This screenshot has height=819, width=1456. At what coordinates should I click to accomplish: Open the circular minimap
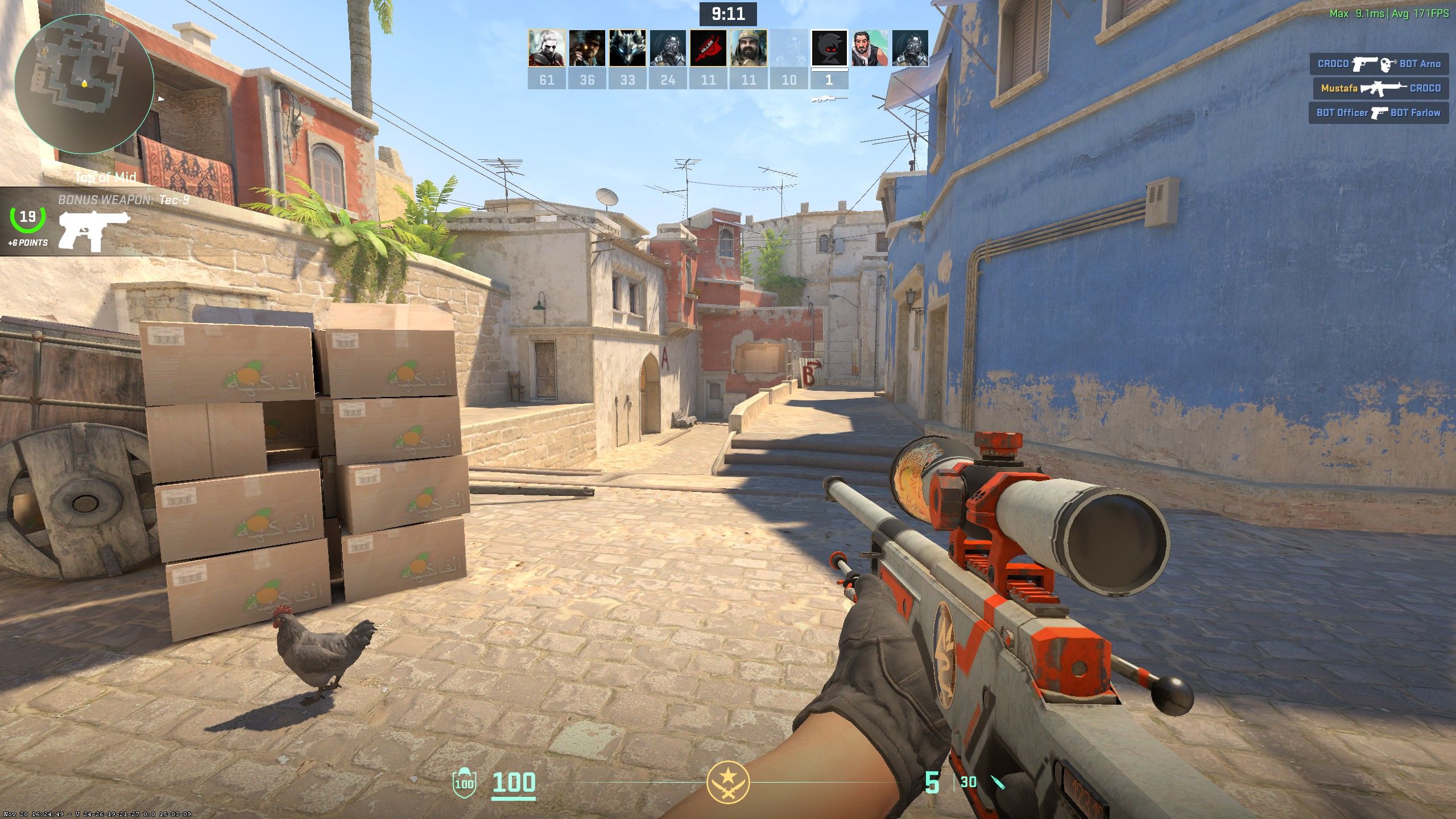tap(84, 84)
